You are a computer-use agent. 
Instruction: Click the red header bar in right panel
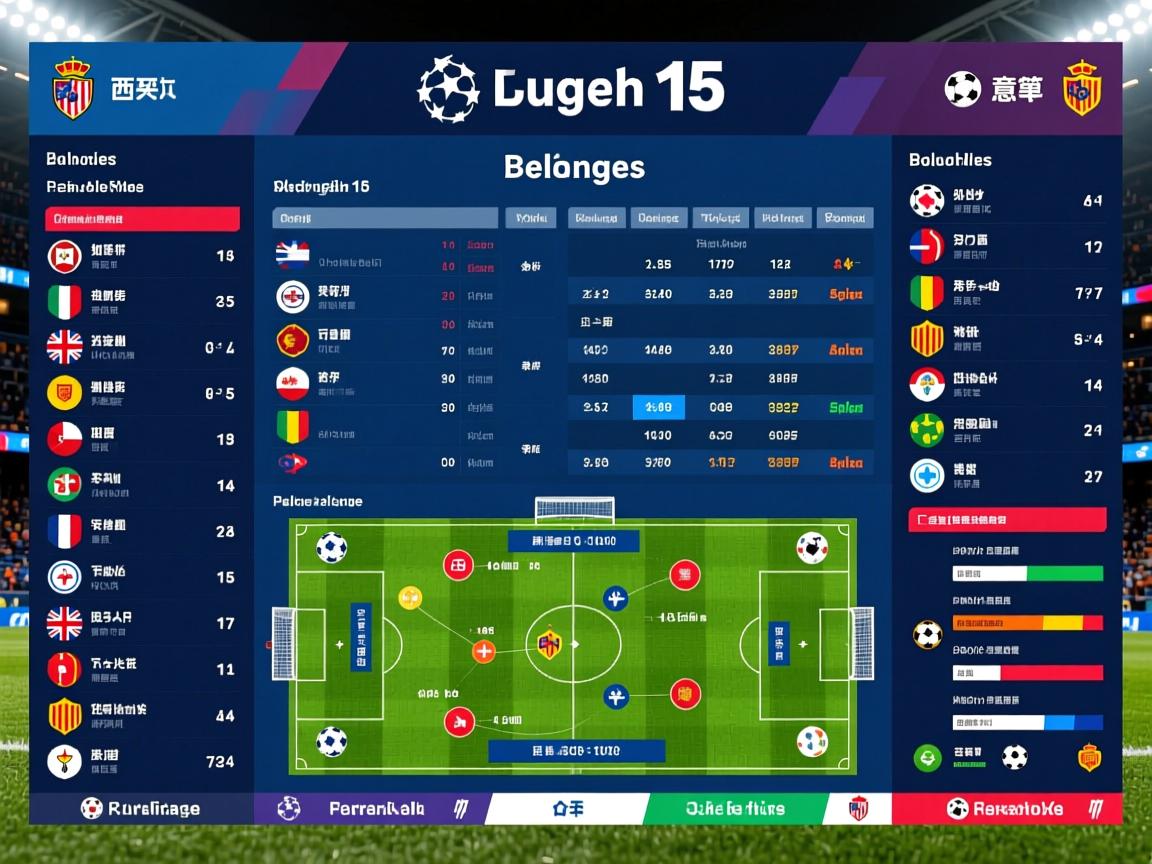(1007, 520)
